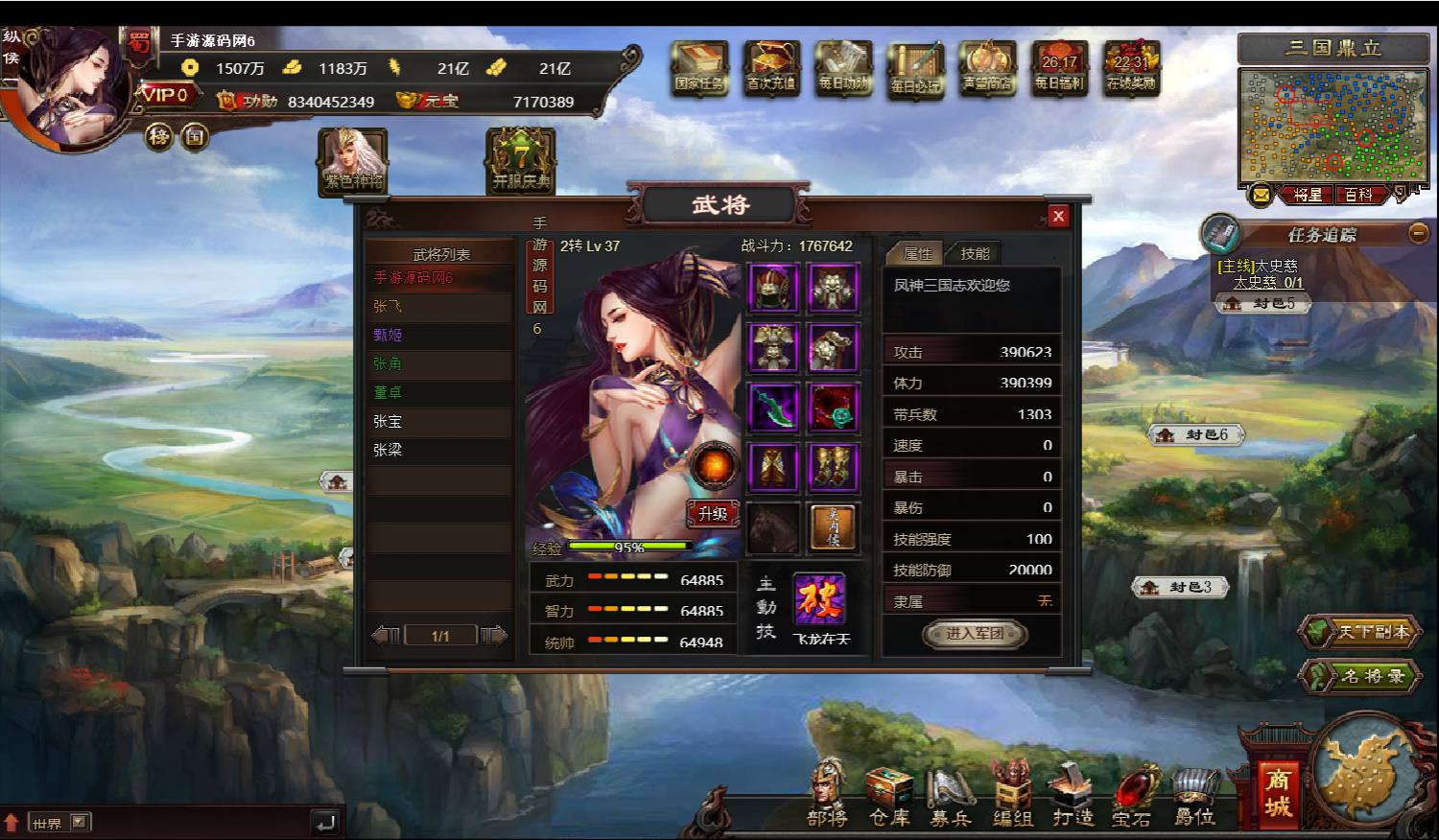Screen dimensions: 1439x840
Task: Open the 宝石 gem menu
Action: 1132,796
